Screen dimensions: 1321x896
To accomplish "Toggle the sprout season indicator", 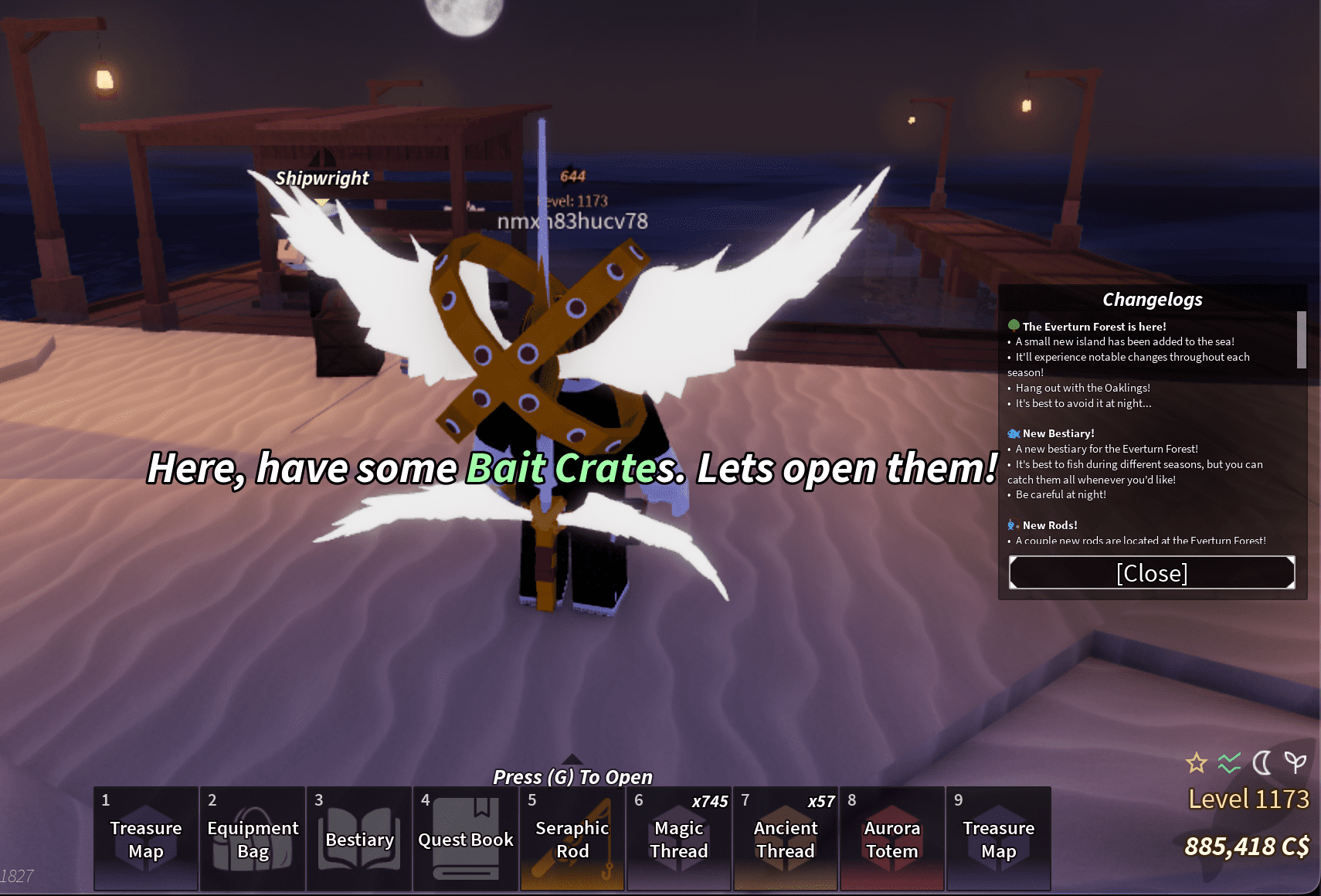I will [x=1295, y=763].
